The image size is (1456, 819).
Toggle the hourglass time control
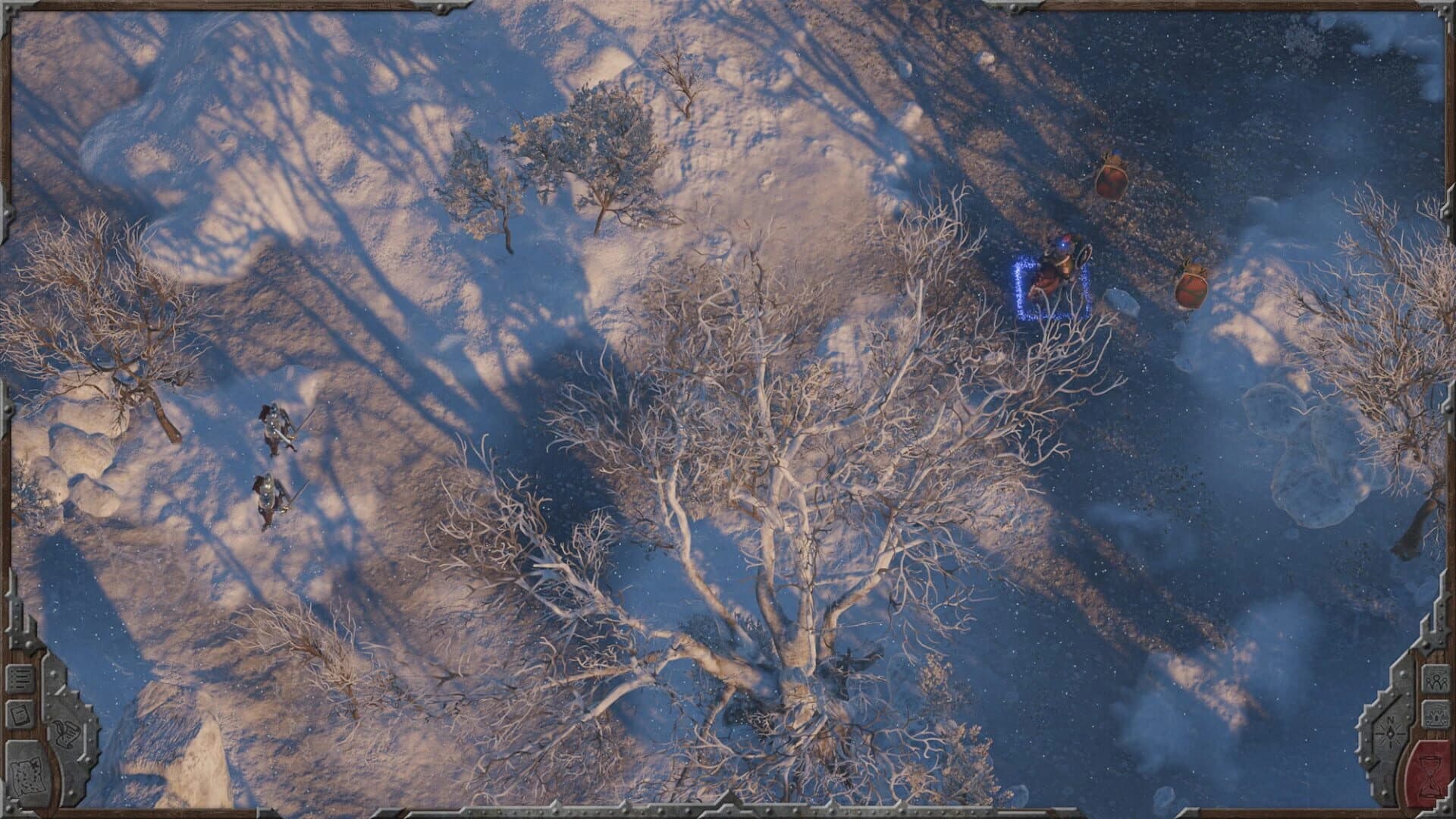click(x=1429, y=773)
